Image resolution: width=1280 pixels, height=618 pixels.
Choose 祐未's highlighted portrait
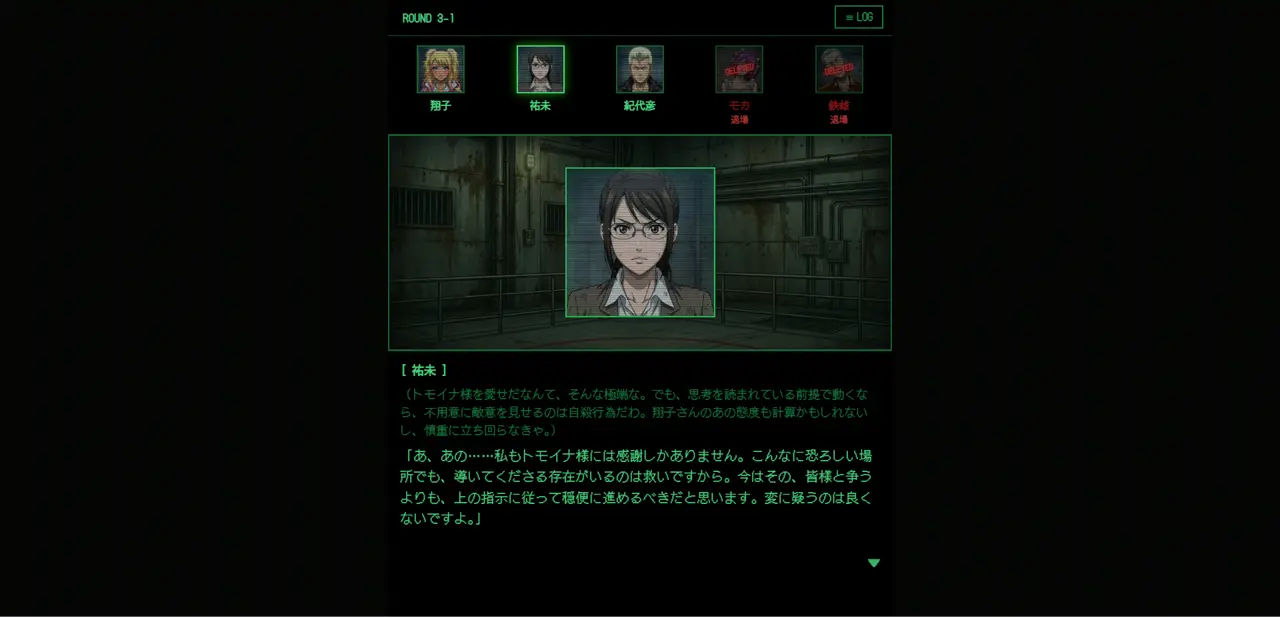point(540,69)
